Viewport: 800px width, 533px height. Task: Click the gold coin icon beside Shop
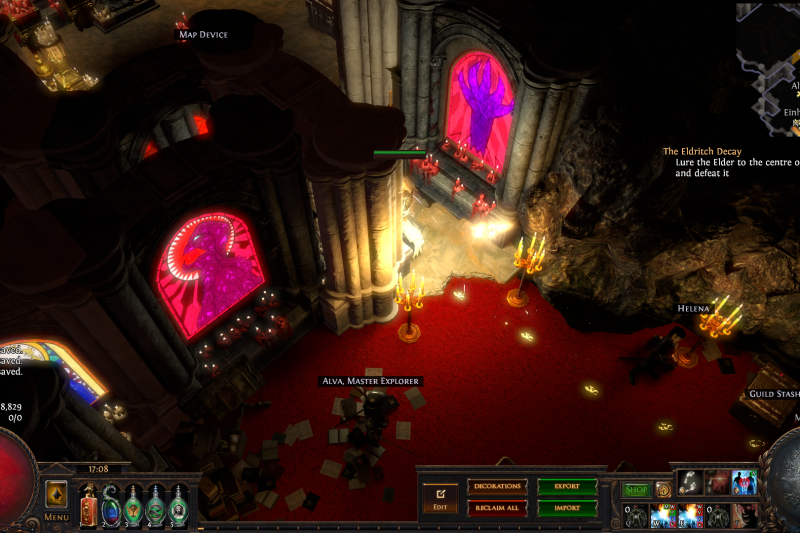[x=663, y=490]
